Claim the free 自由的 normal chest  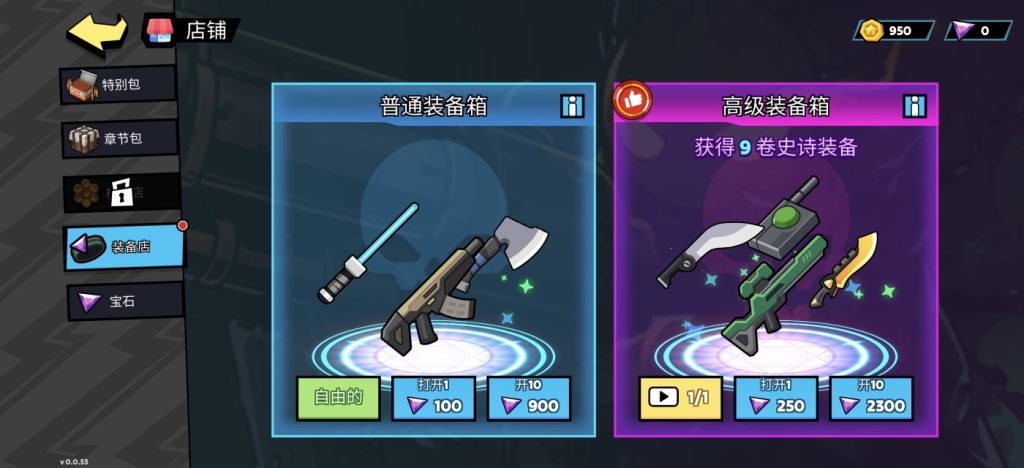coord(337,398)
